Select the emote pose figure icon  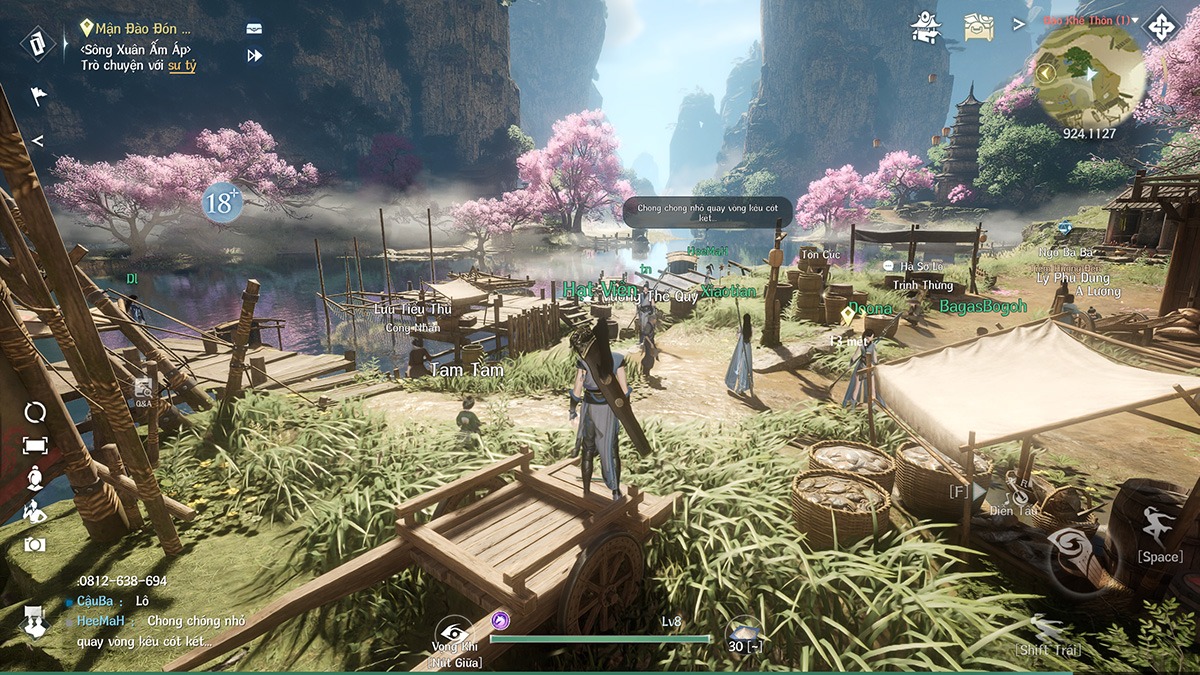point(35,512)
